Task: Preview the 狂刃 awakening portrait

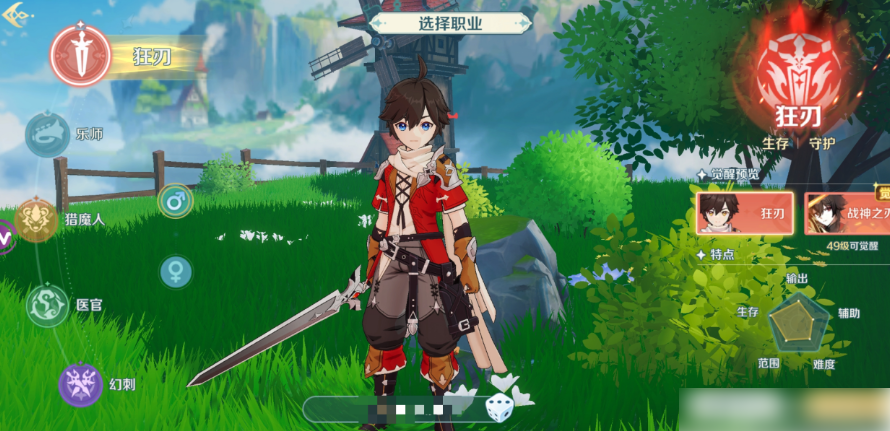Action: (x=744, y=213)
